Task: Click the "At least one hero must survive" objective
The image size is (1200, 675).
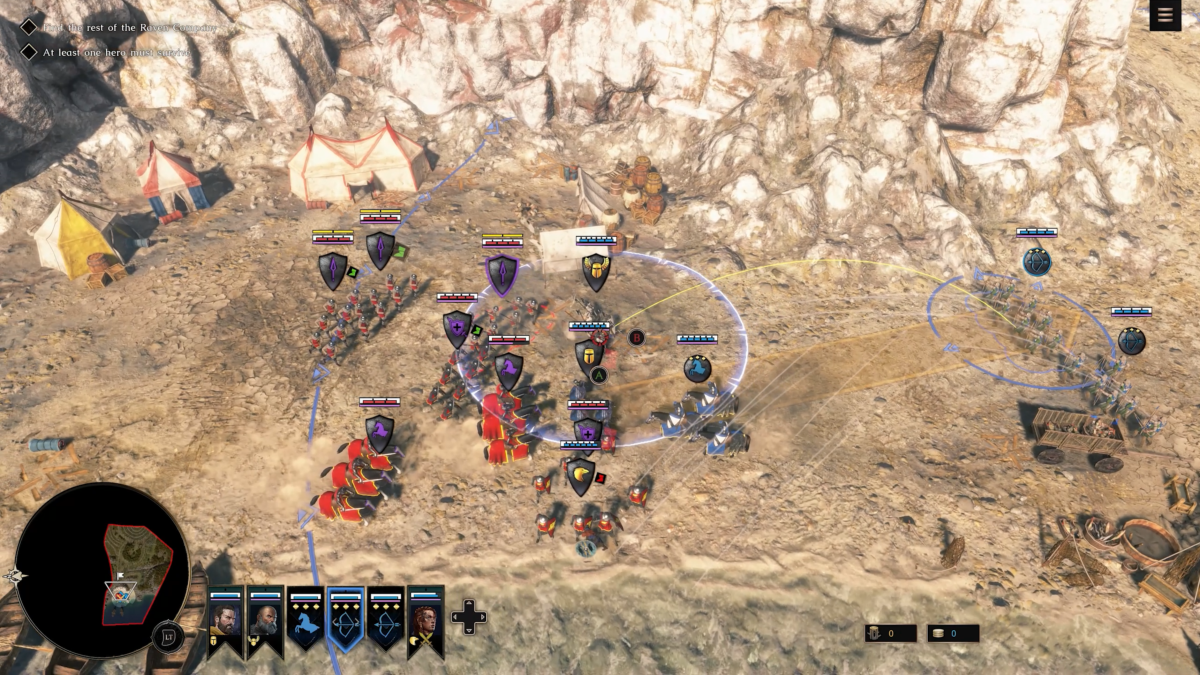Action: coord(115,51)
